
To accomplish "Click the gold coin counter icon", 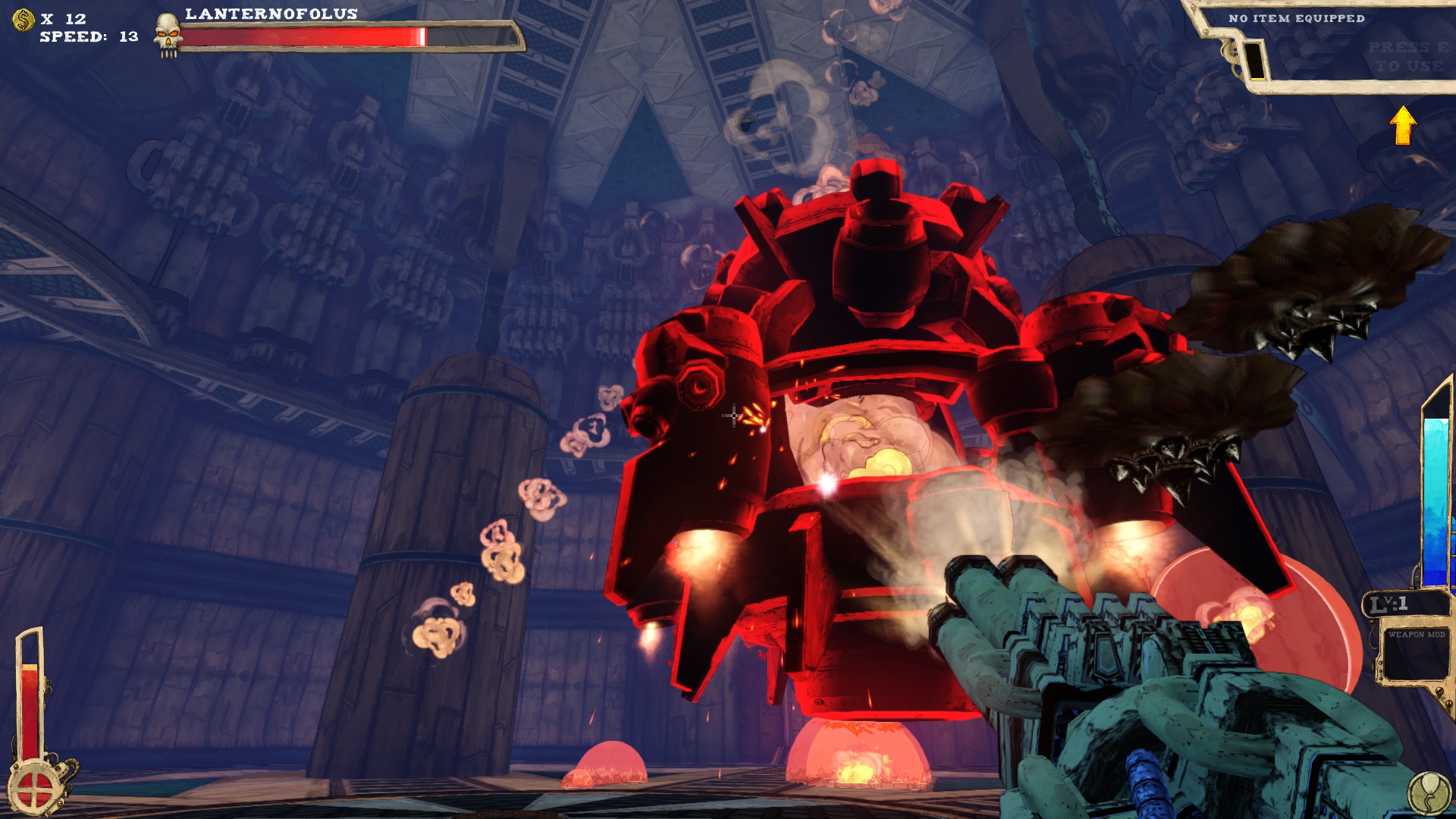I will click(x=23, y=20).
